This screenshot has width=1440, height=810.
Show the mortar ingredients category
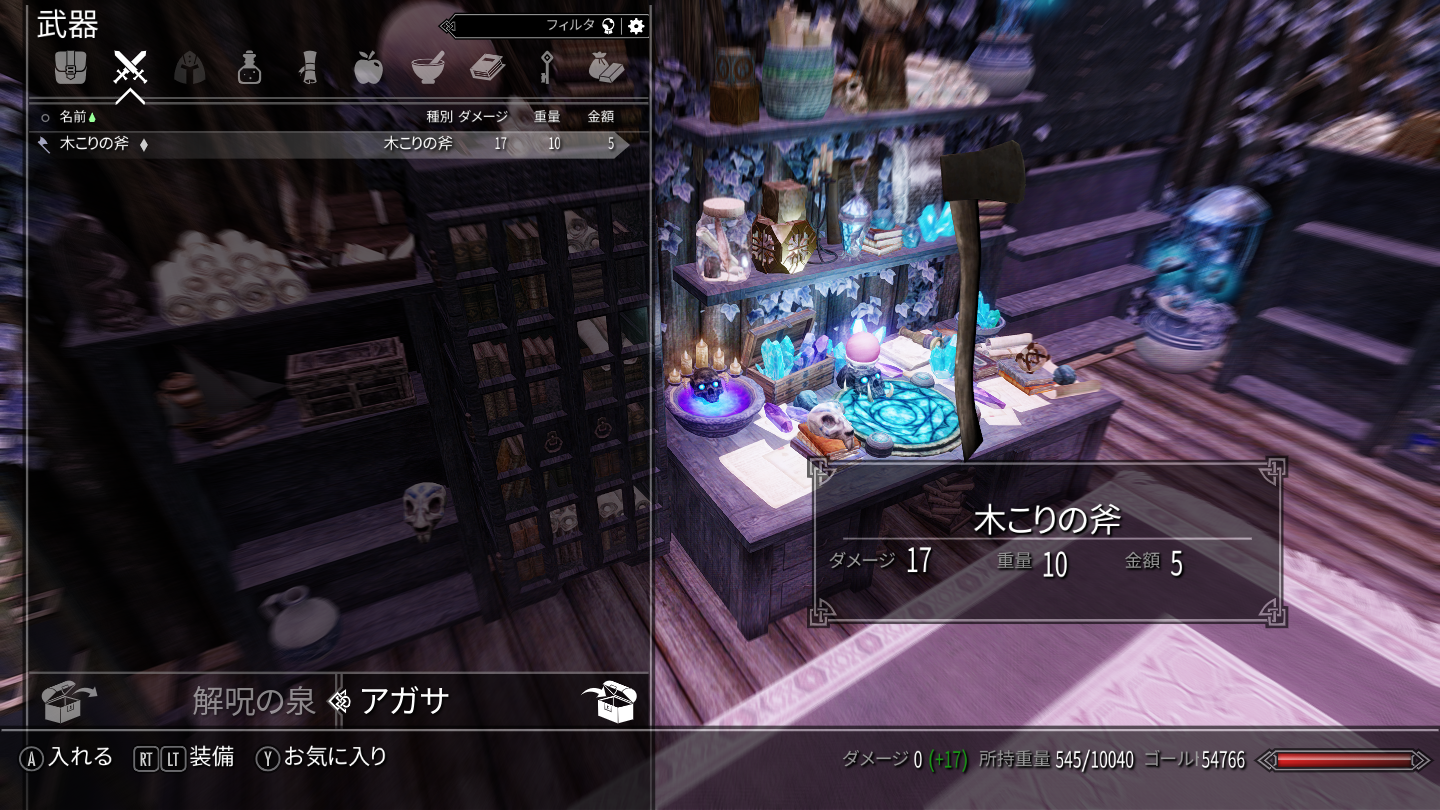pyautogui.click(x=428, y=68)
